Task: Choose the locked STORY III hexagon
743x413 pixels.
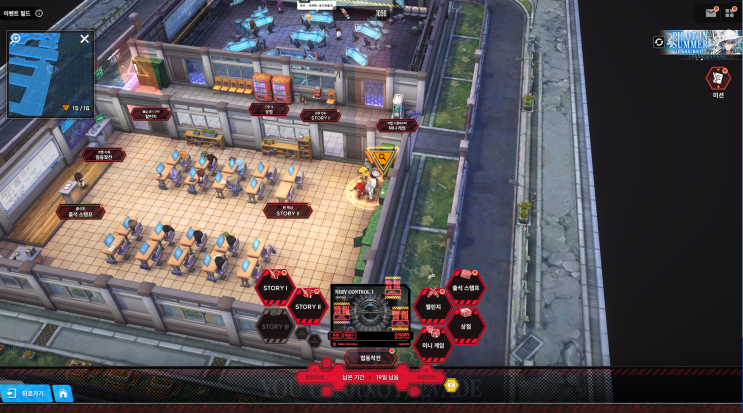Action: [x=274, y=325]
